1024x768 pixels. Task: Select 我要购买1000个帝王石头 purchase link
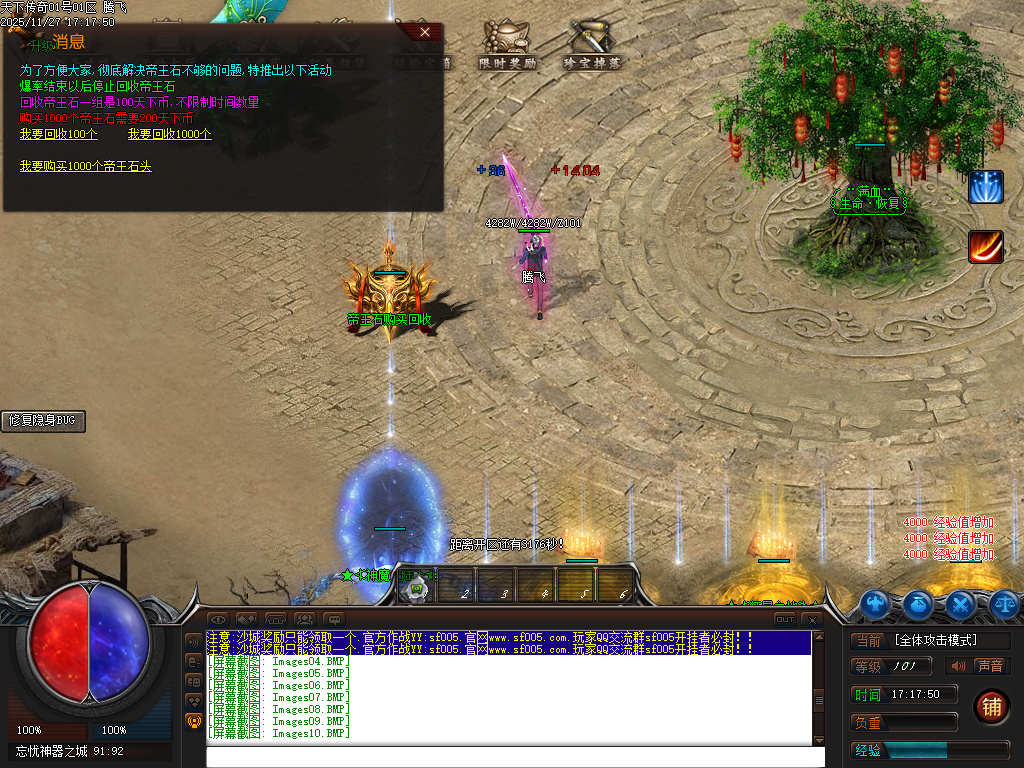tap(86, 166)
